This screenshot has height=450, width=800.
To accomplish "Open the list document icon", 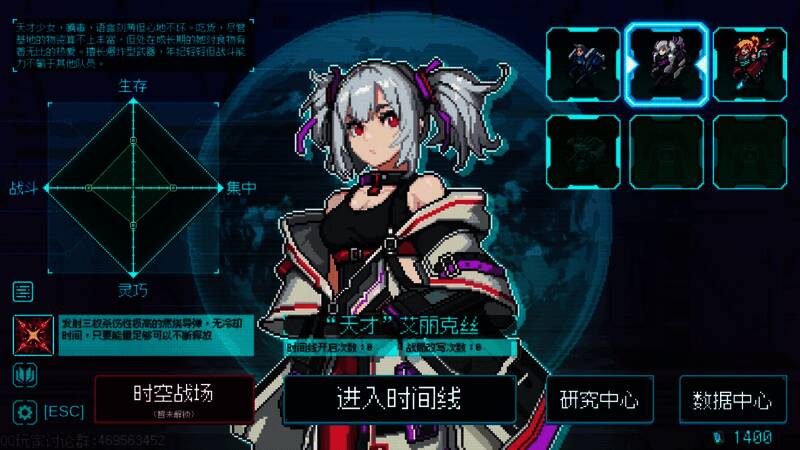I will [x=23, y=292].
